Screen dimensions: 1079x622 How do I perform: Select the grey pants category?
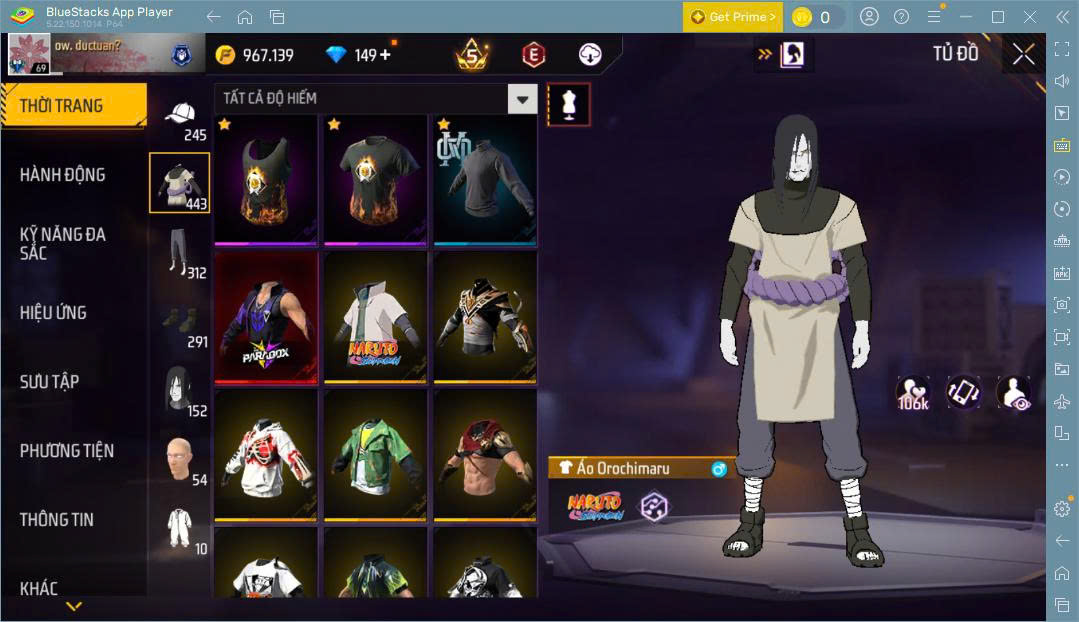point(180,253)
